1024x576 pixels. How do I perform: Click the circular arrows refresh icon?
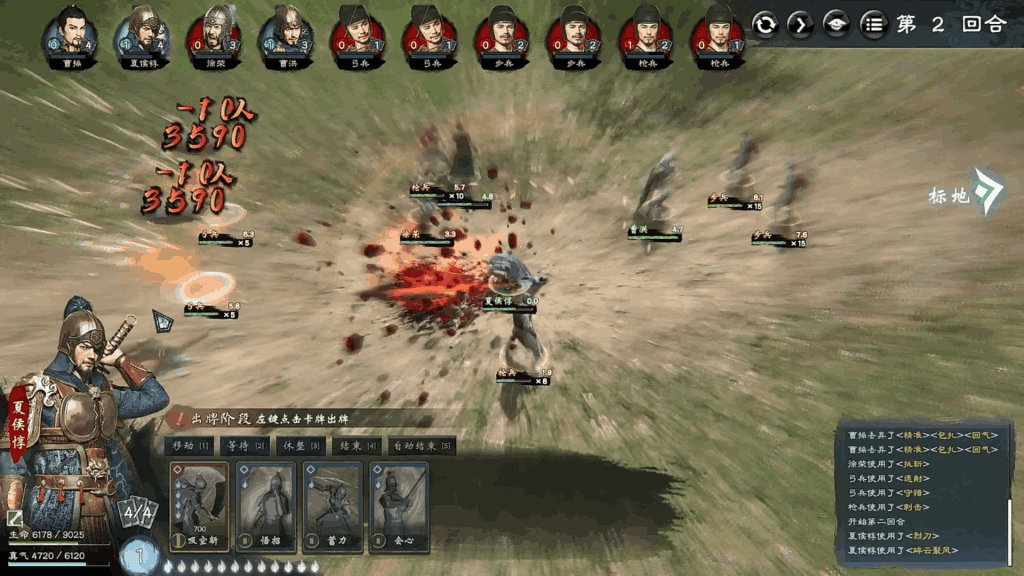765,25
